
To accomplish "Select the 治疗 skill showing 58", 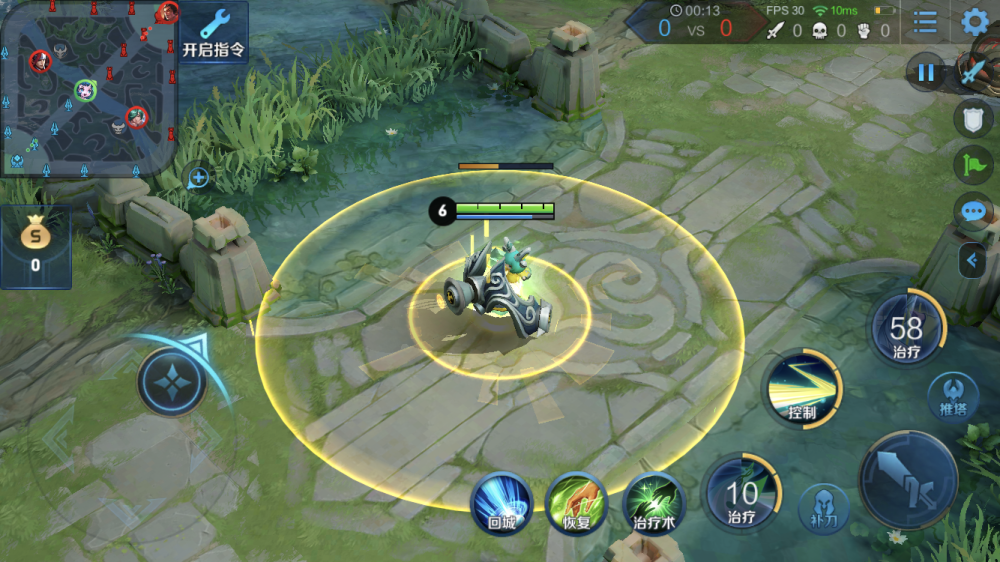I will pos(907,330).
